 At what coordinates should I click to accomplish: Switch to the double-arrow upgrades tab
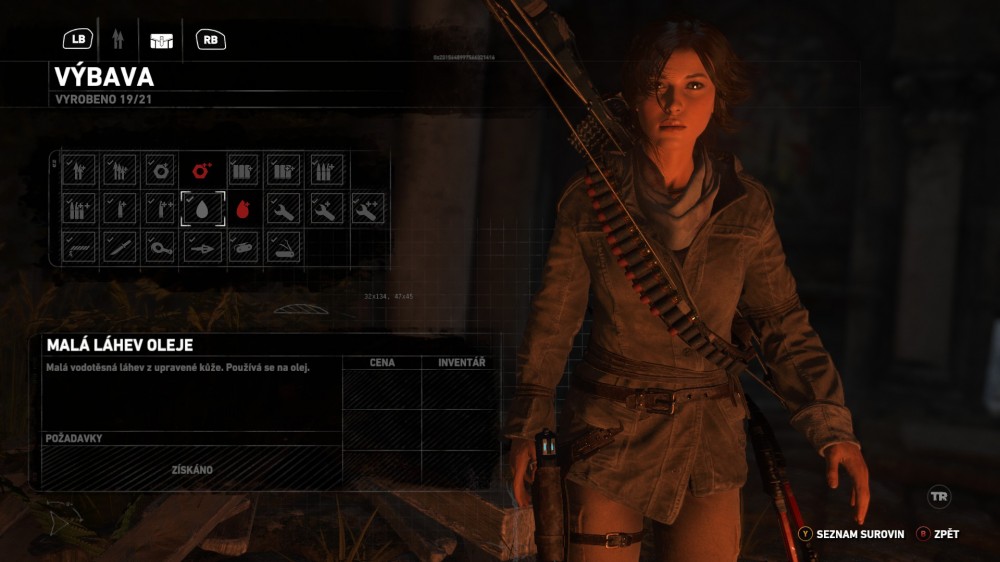118,40
